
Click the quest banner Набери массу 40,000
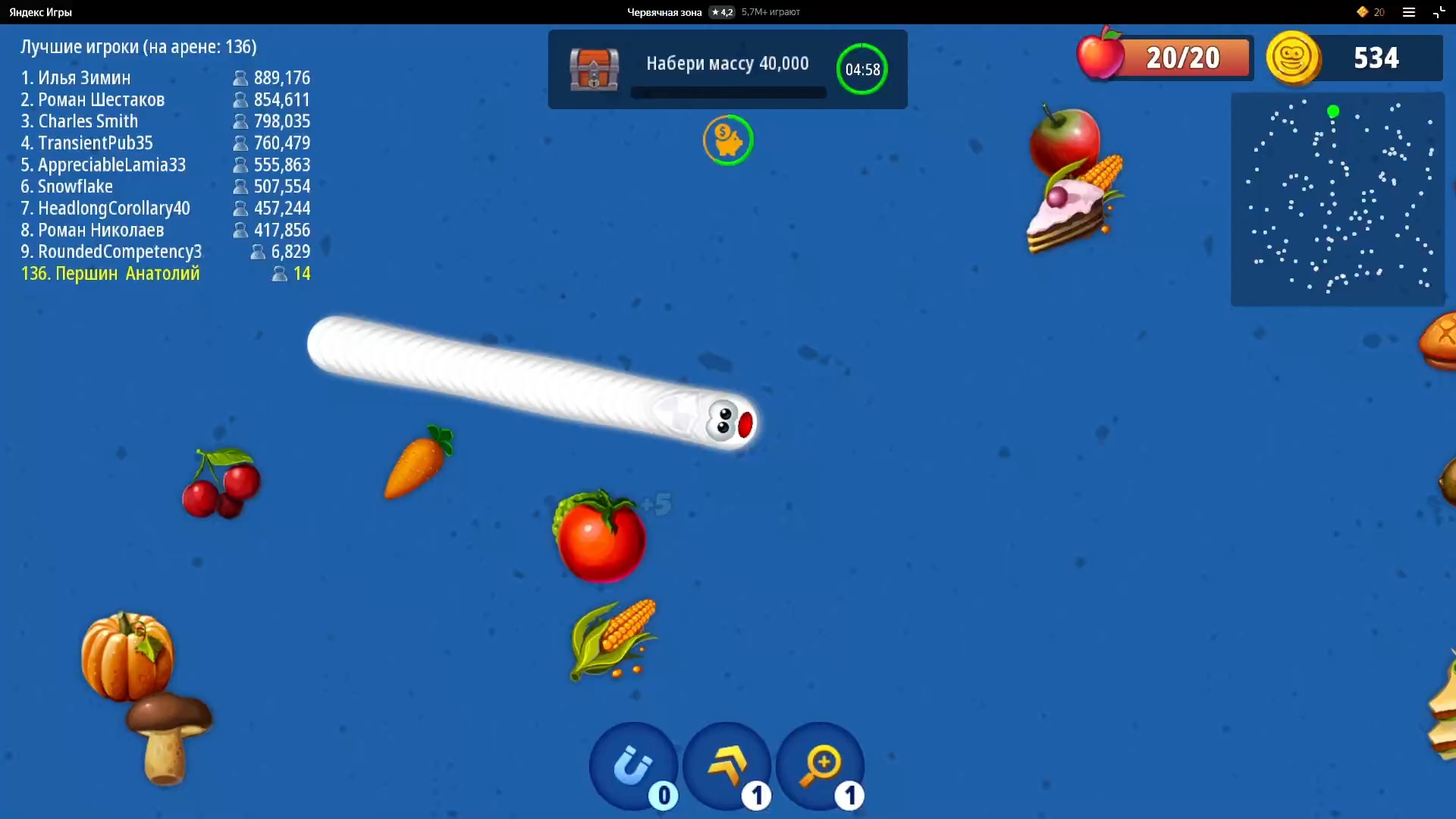tap(726, 64)
